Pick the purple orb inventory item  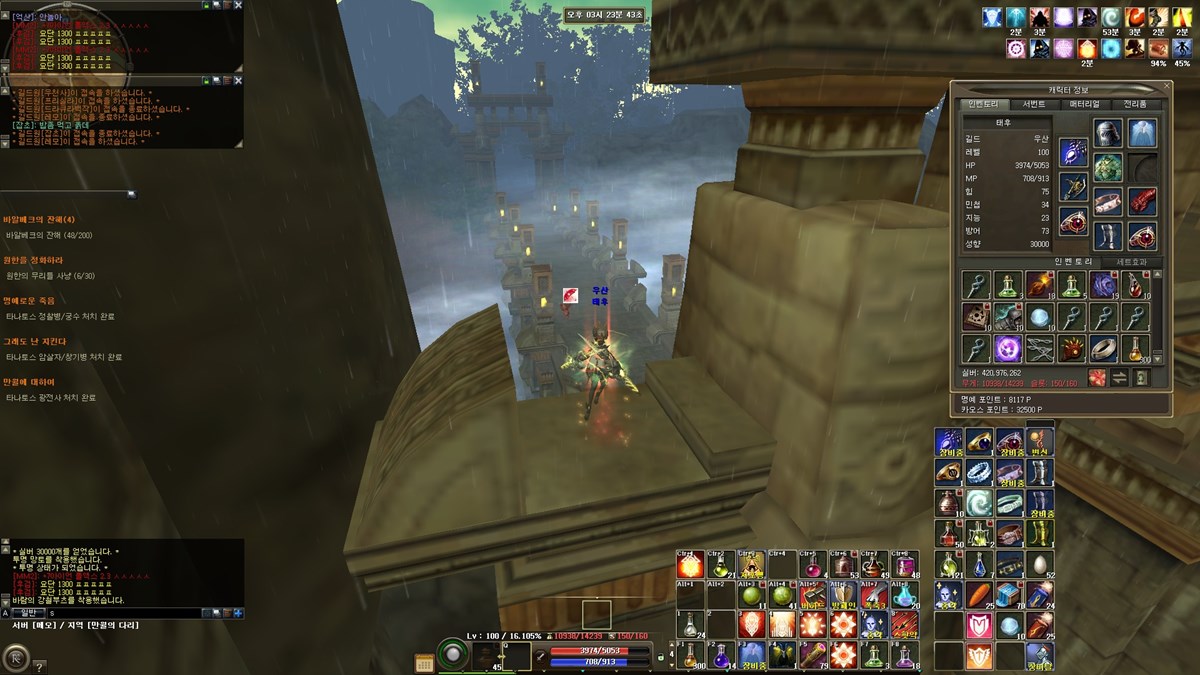pos(1006,349)
